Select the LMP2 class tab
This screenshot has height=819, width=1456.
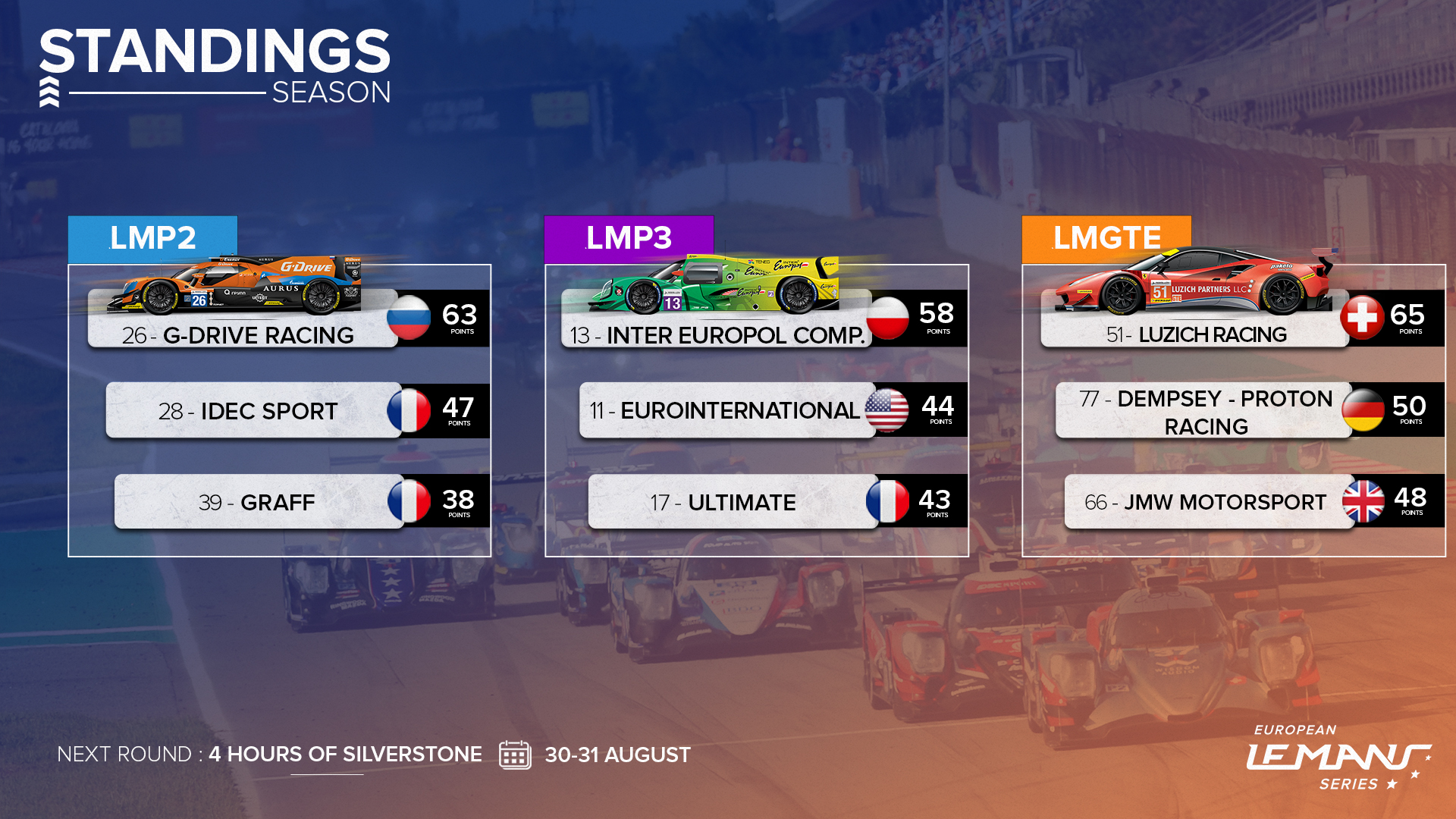tap(152, 238)
